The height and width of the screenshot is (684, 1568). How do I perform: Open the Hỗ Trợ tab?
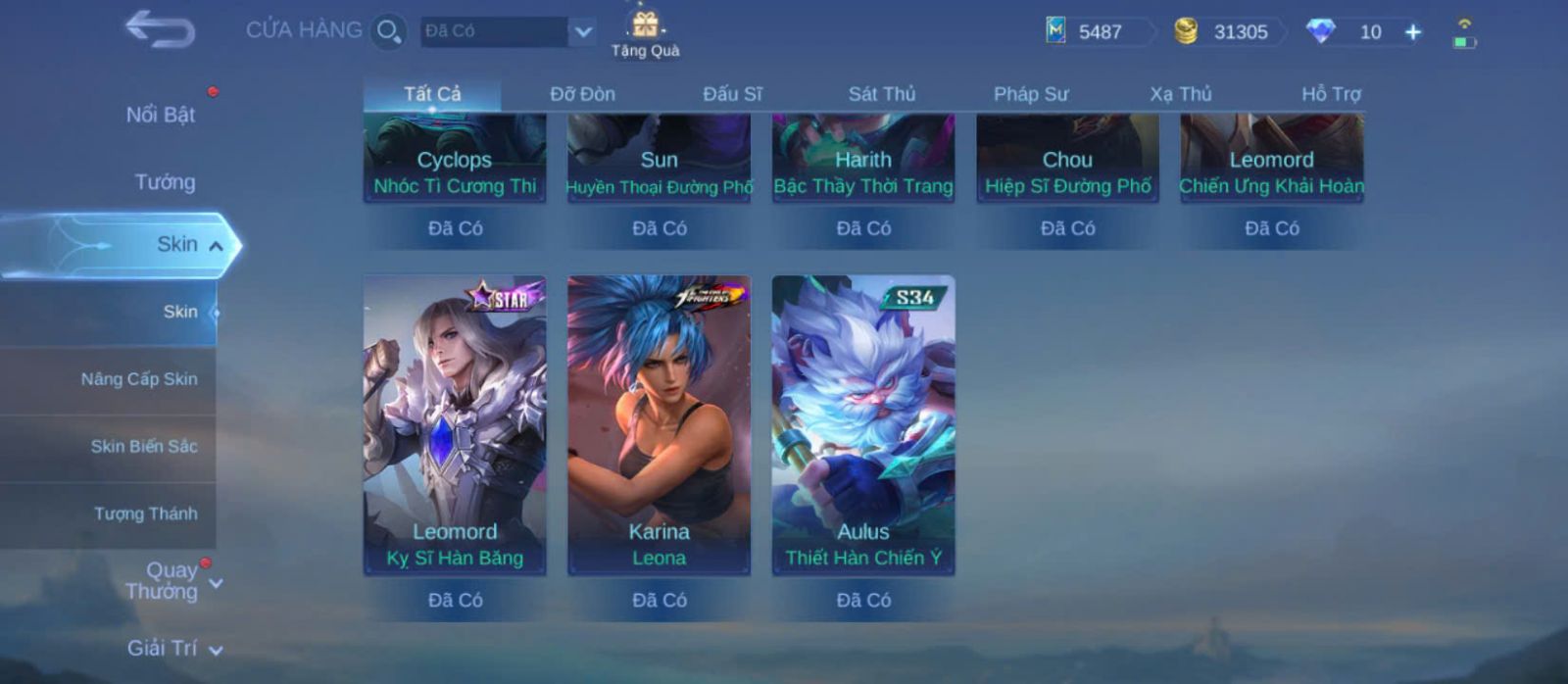coord(1330,94)
